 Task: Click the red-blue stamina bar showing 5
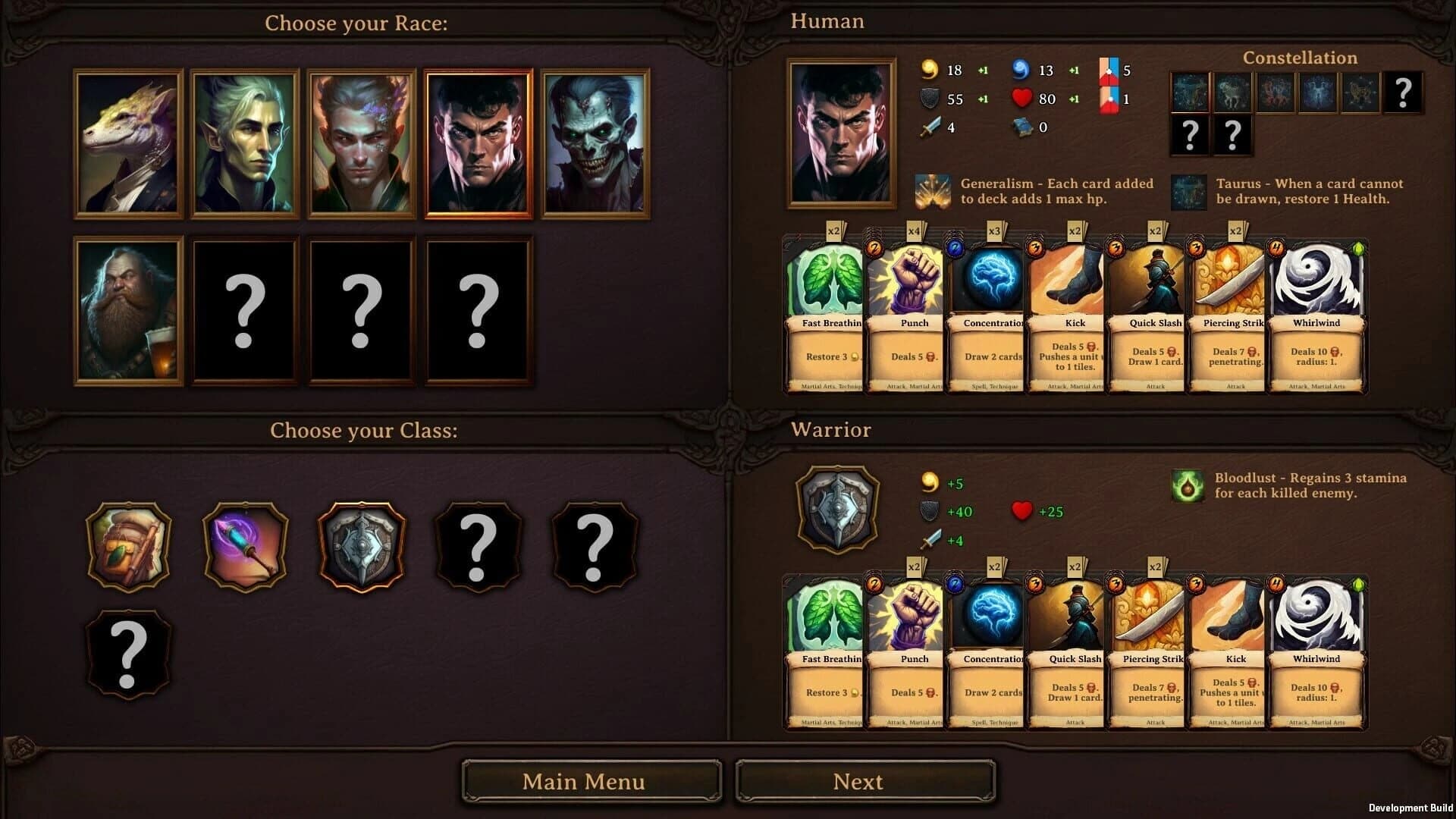(x=1109, y=70)
